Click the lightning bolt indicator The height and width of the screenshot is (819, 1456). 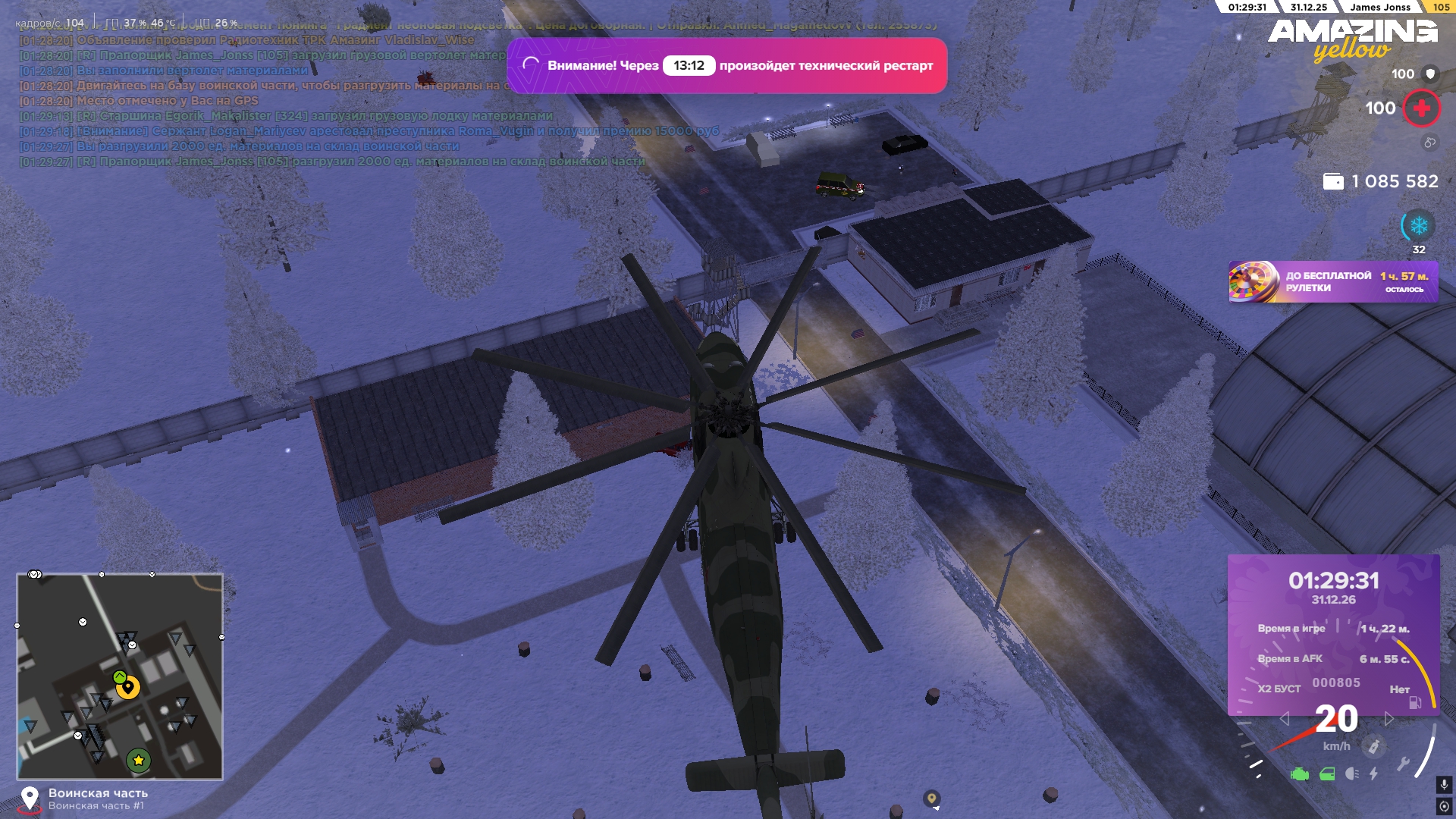click(x=1373, y=774)
